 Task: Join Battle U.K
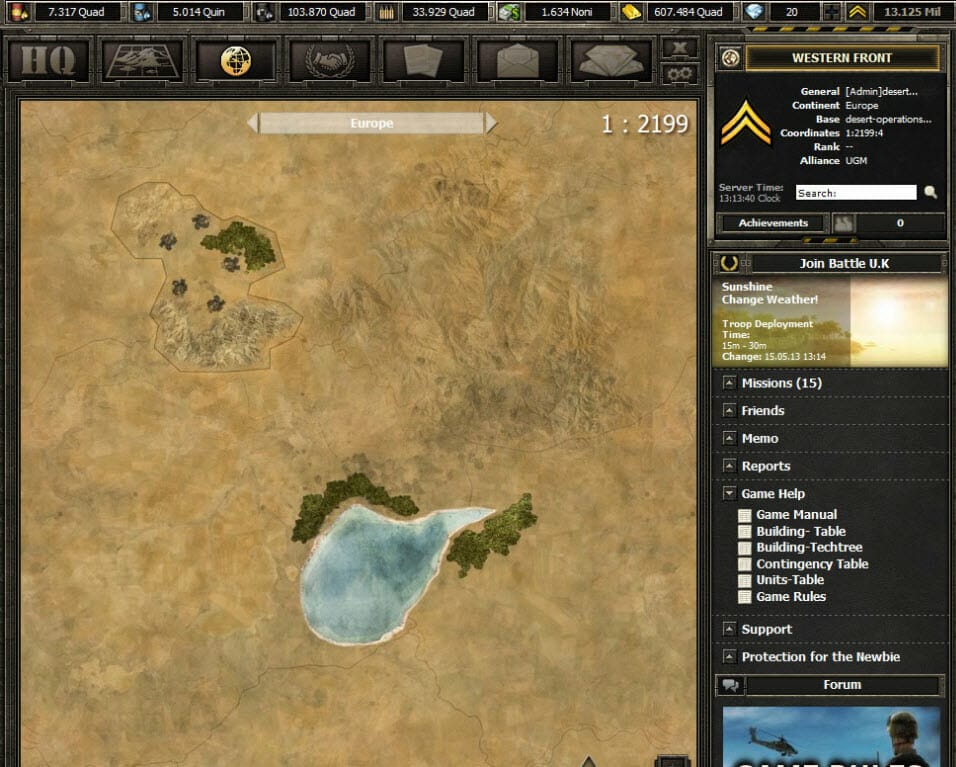(844, 264)
